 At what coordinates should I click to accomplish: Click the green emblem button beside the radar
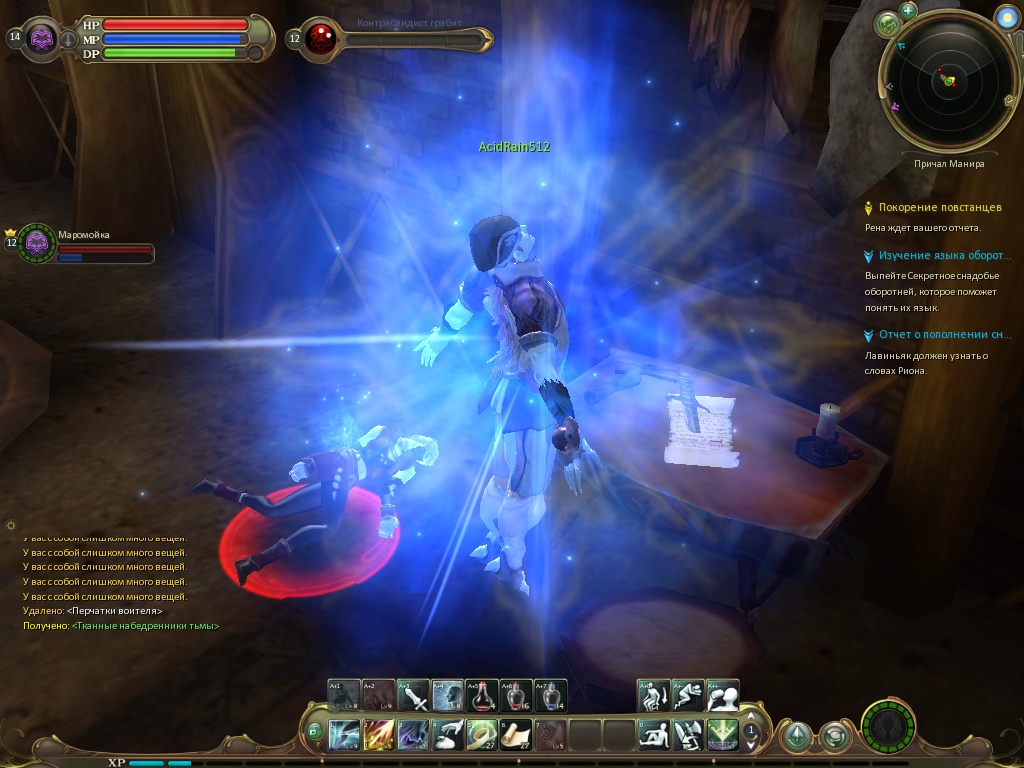coord(887,24)
